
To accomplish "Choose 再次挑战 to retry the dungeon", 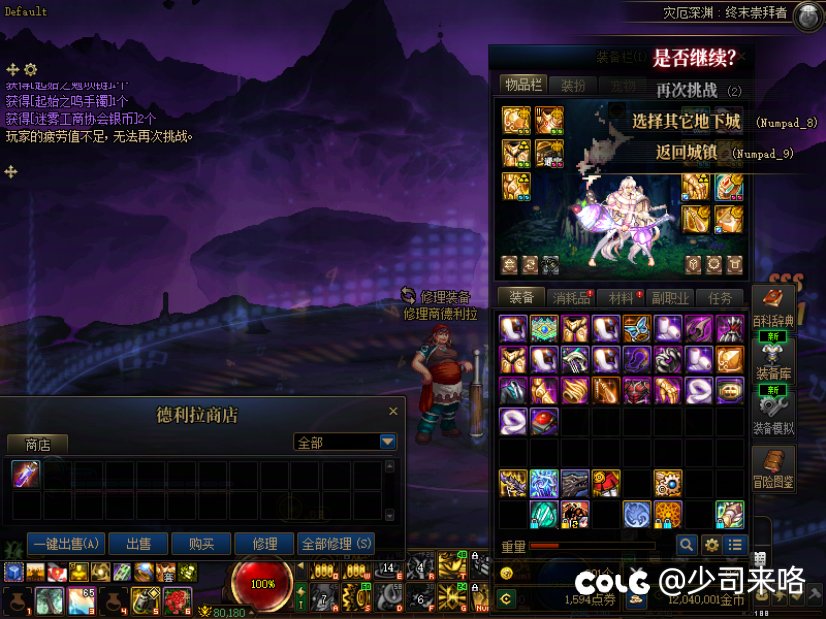I will [x=687, y=90].
